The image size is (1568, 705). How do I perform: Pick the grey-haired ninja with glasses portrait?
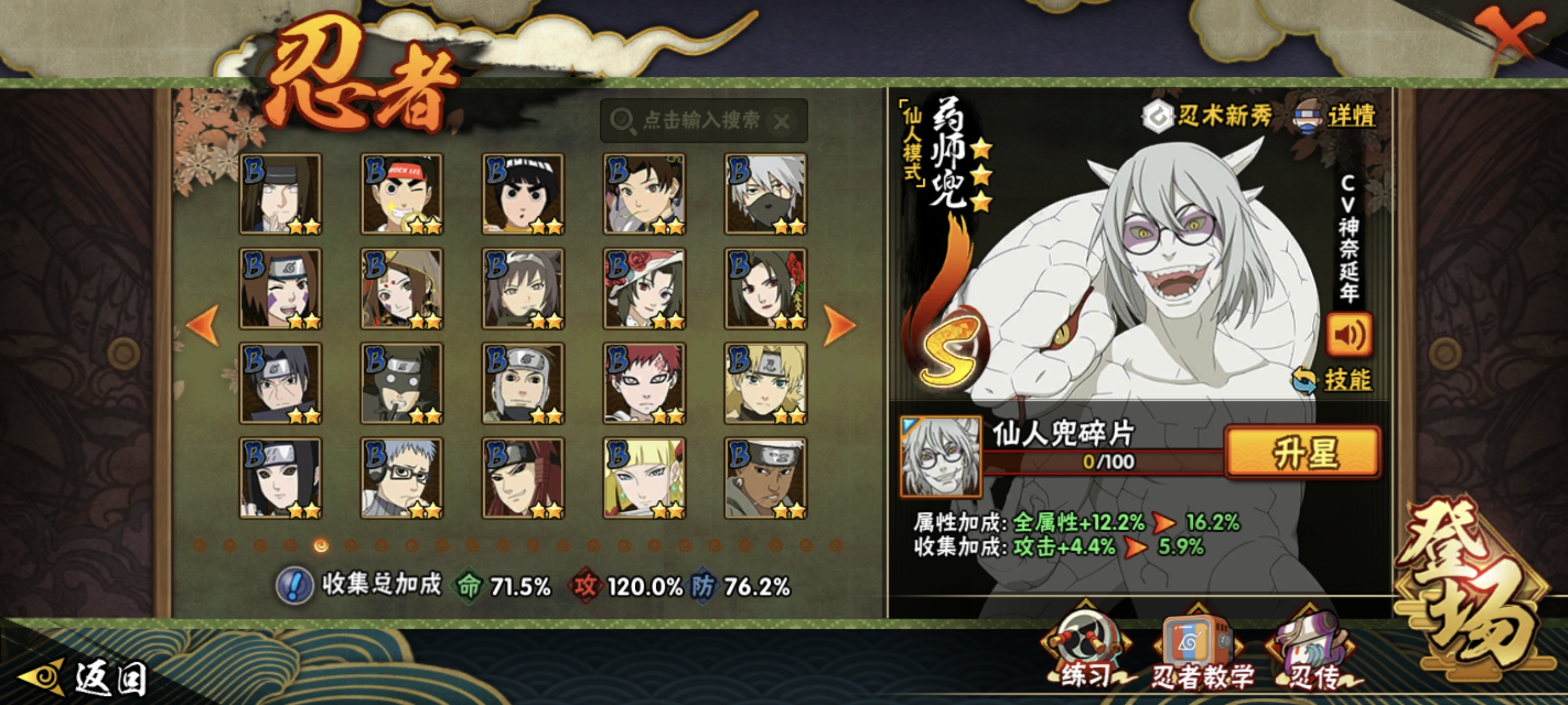(x=402, y=478)
